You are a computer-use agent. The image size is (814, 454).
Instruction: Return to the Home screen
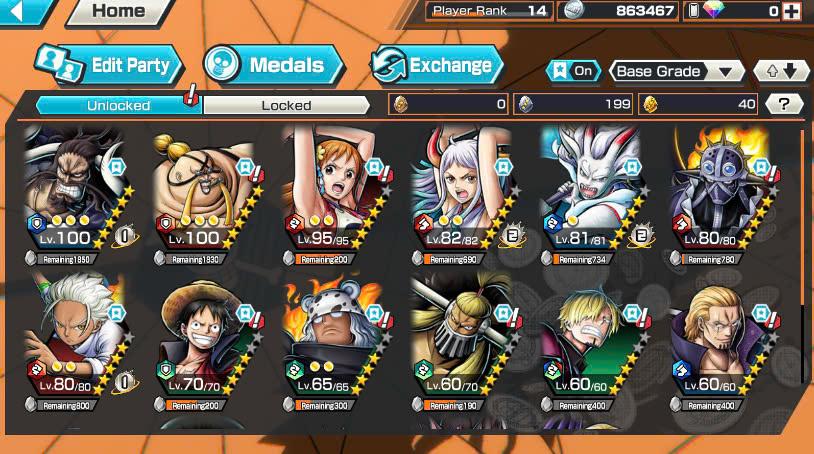click(x=118, y=12)
